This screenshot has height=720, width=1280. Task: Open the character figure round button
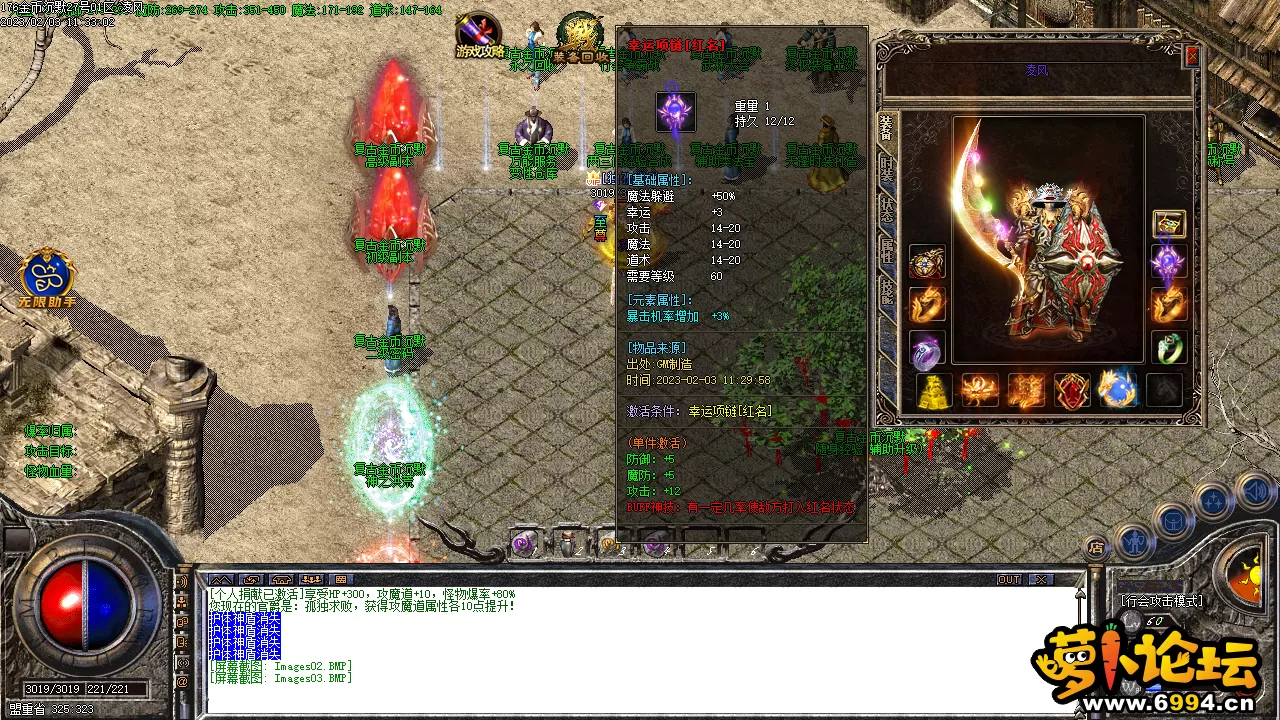point(1133,541)
